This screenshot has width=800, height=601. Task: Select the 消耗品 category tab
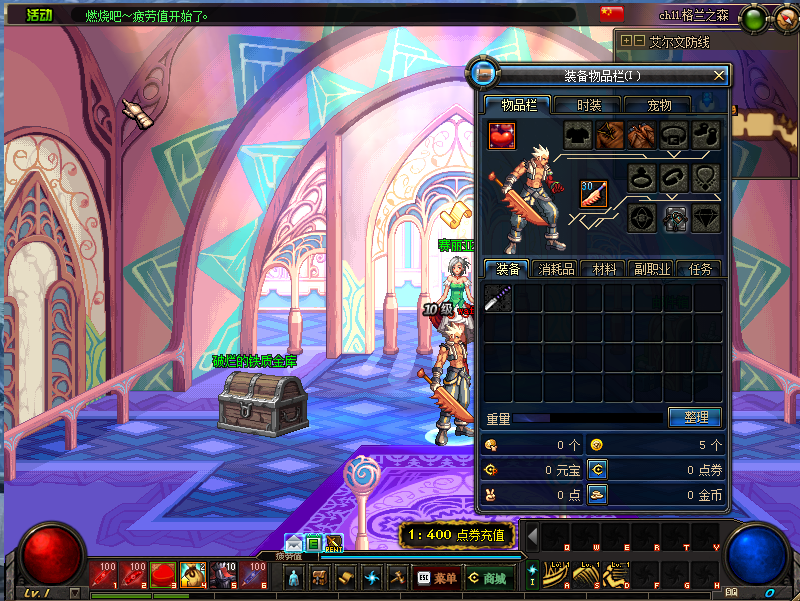pyautogui.click(x=556, y=269)
